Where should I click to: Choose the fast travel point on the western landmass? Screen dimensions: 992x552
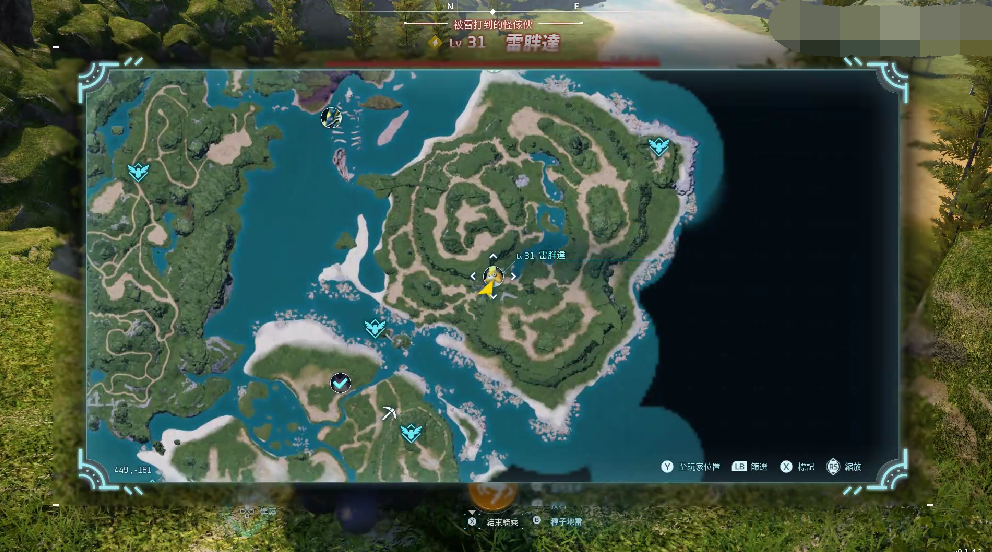pos(138,172)
